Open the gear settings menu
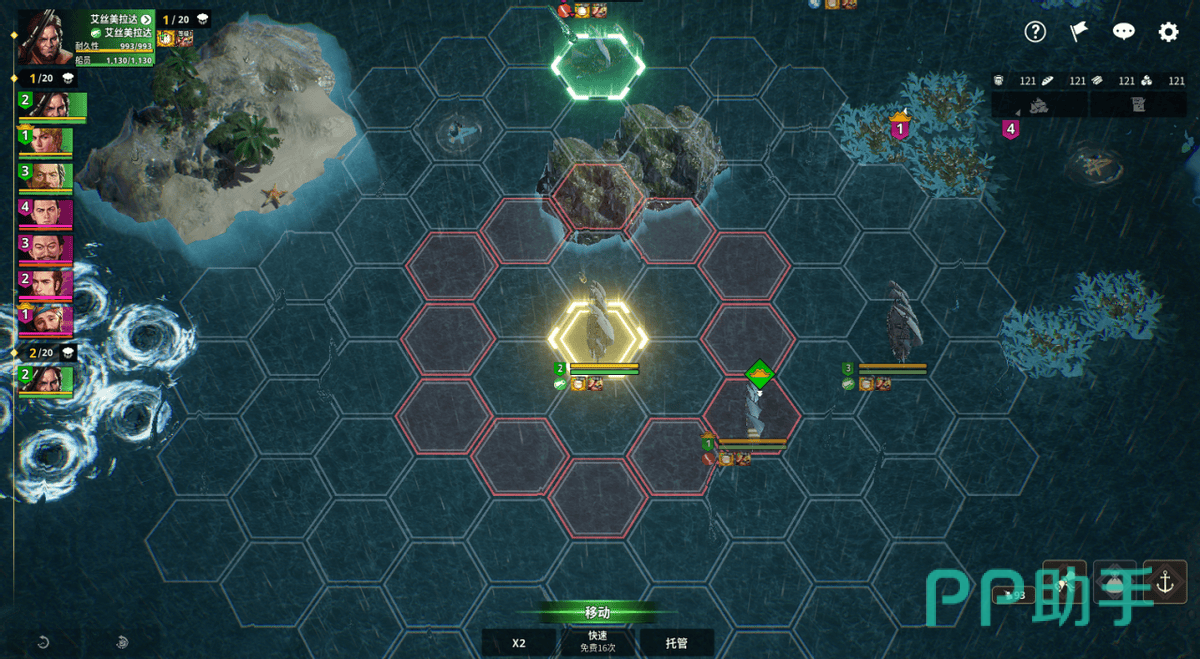The height and width of the screenshot is (659, 1200). 1168,32
